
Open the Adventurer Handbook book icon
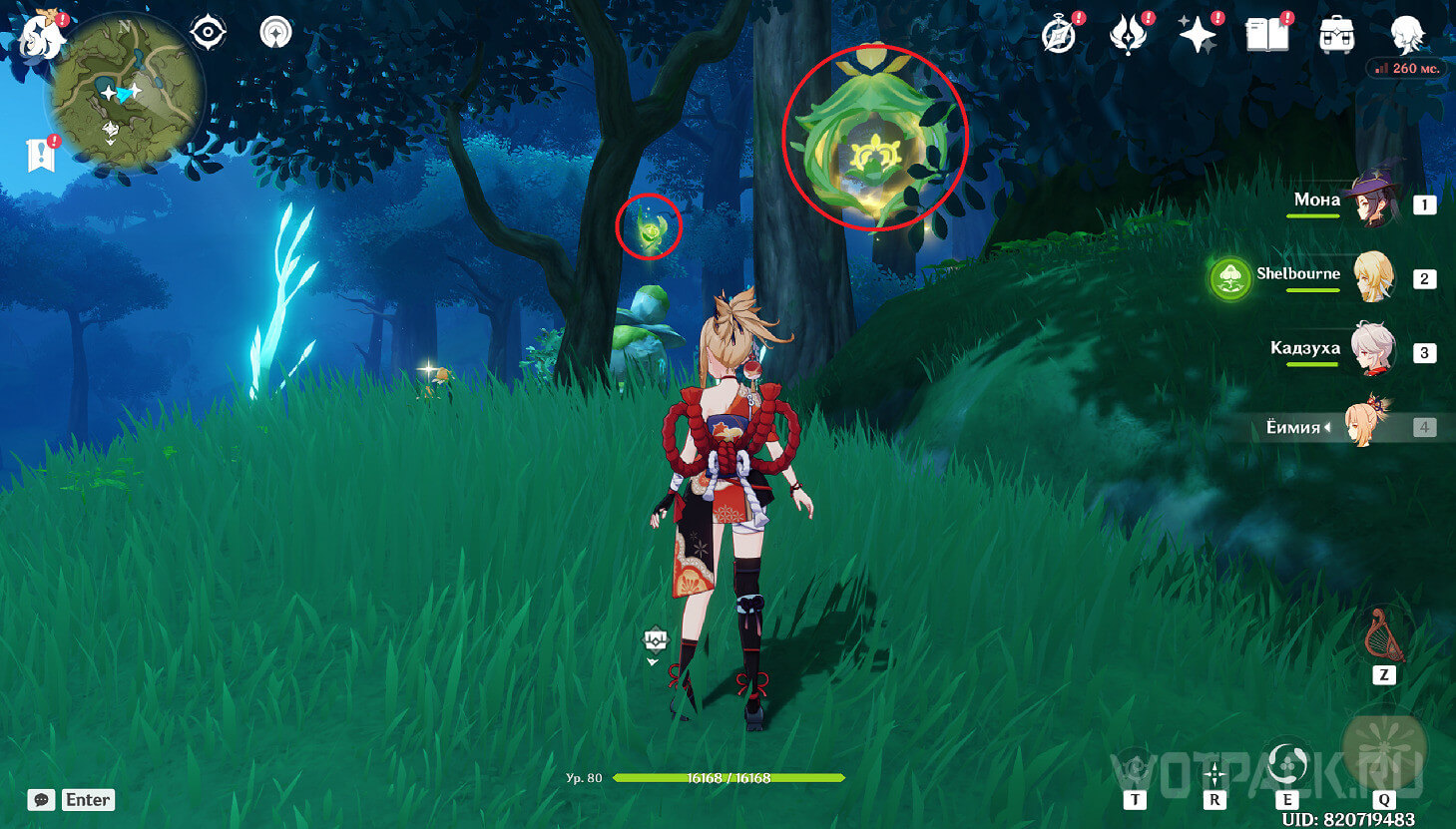1267,35
